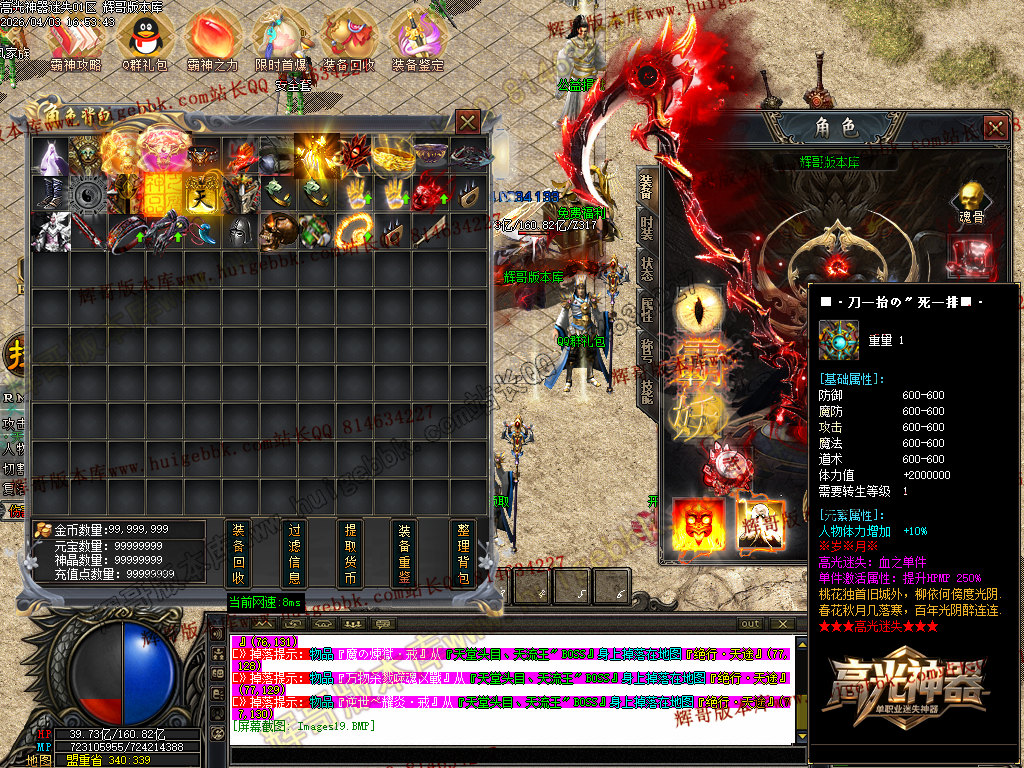1024x768 pixels.
Task: Click the 装备重鉴 re-appraise button
Action: click(404, 553)
